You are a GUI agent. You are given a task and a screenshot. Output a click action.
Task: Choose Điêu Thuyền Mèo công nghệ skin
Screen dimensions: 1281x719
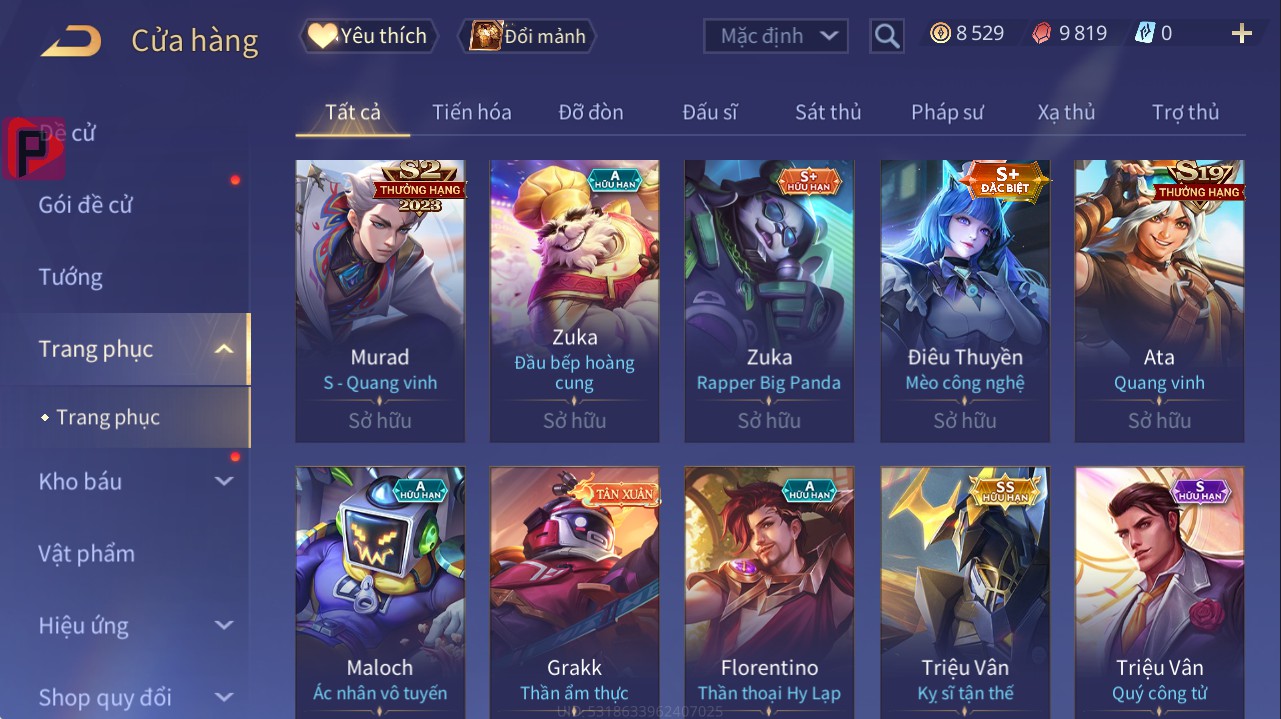coord(964,300)
